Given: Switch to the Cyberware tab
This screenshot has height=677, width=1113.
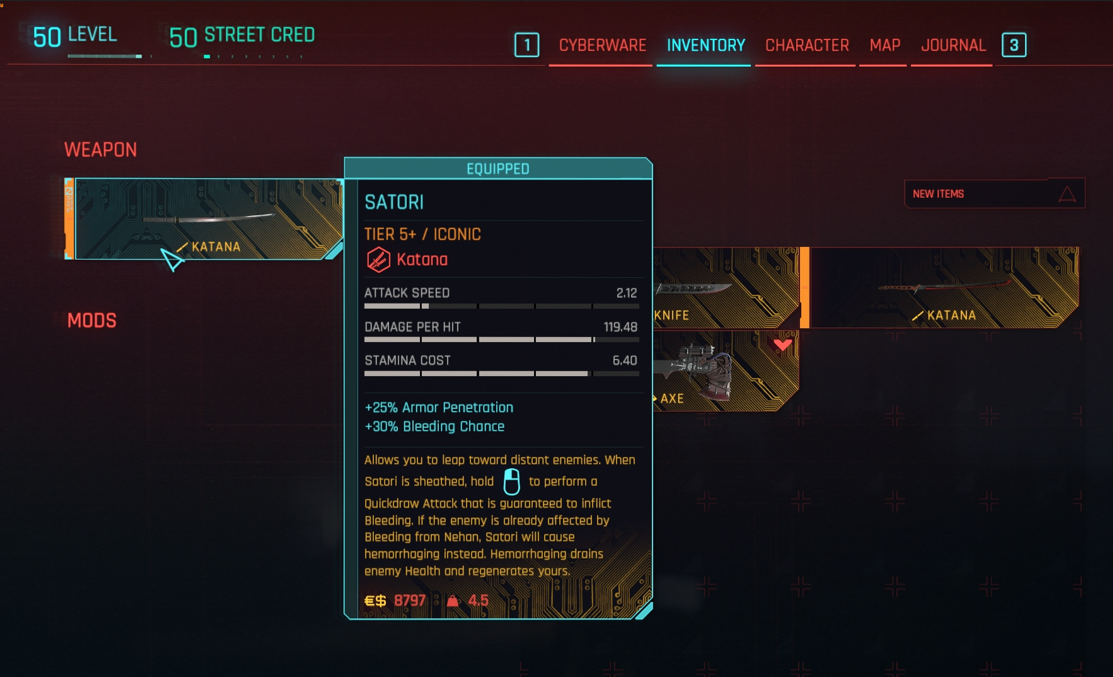Looking at the screenshot, I should (x=602, y=46).
